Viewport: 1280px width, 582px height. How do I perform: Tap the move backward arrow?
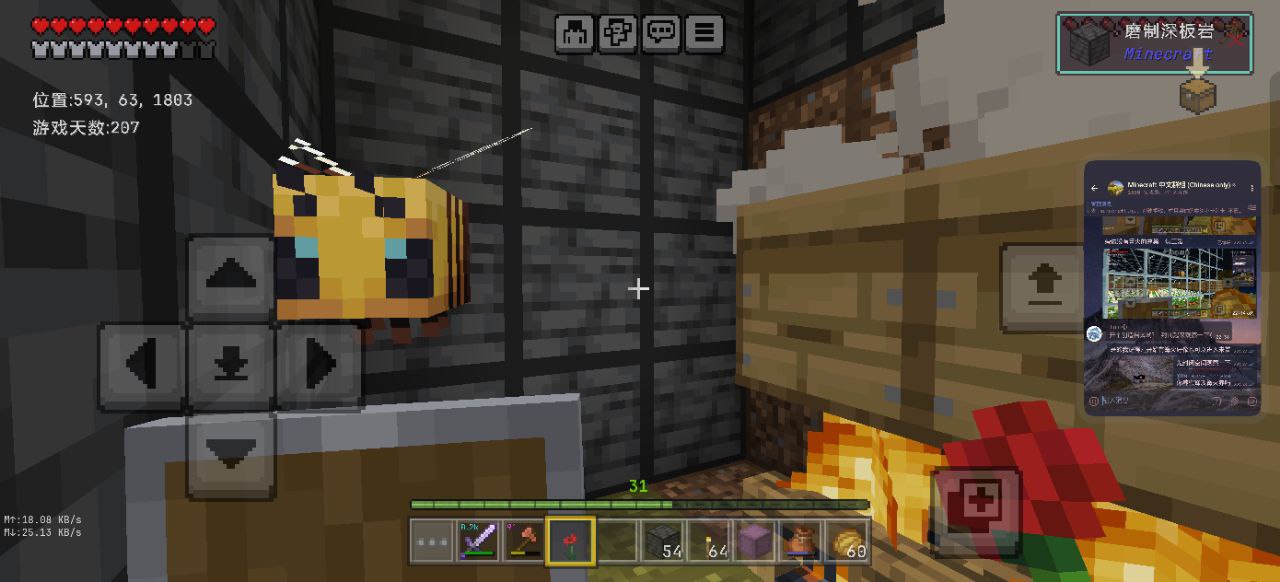click(x=231, y=454)
